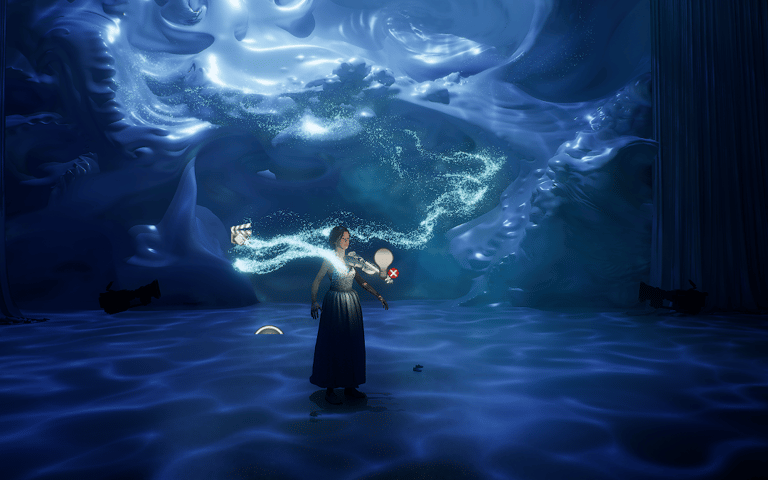
Task: Click the light bulb icon with red X
Action: pos(385,263)
